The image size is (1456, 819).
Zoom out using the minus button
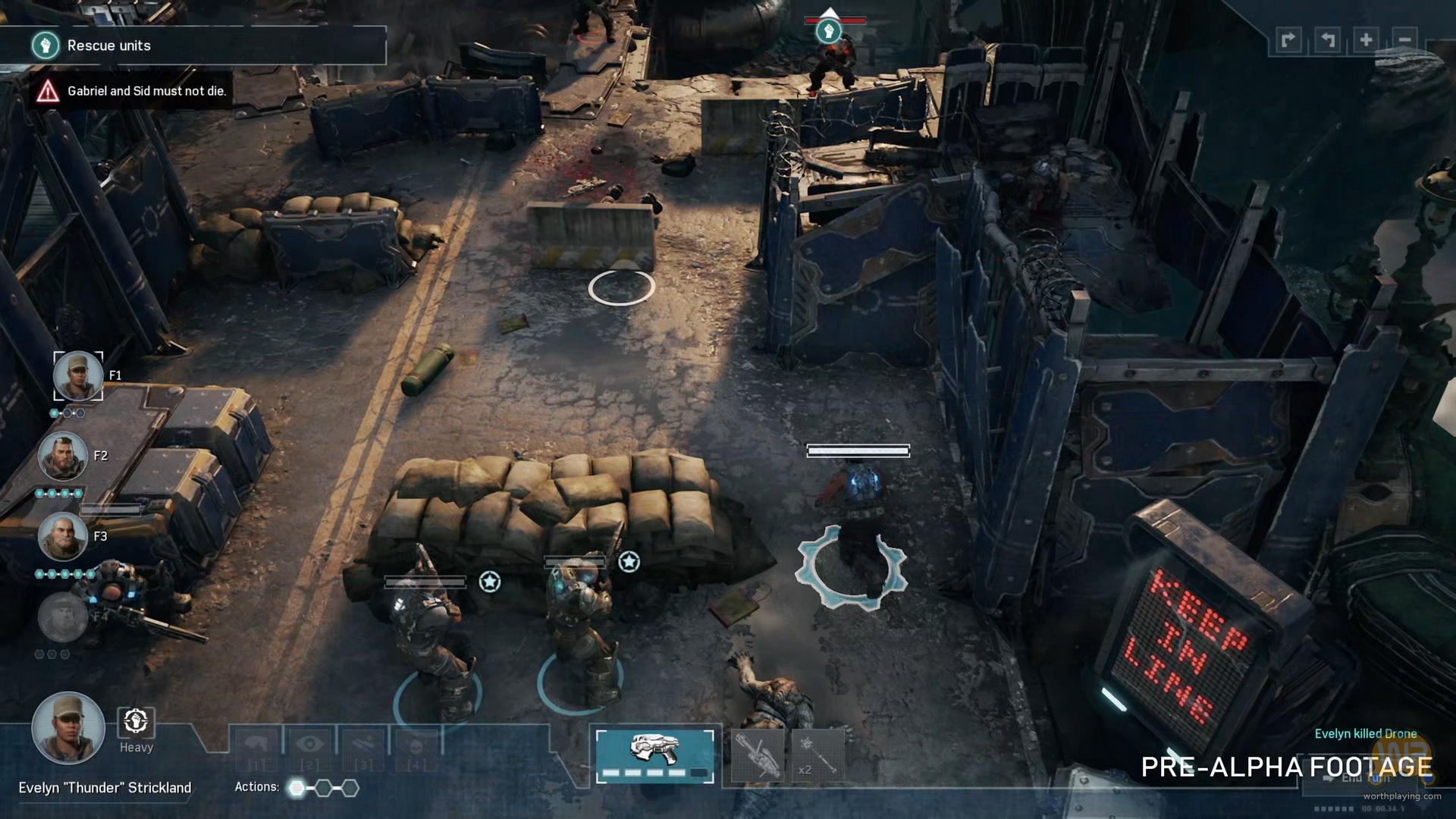(1405, 39)
